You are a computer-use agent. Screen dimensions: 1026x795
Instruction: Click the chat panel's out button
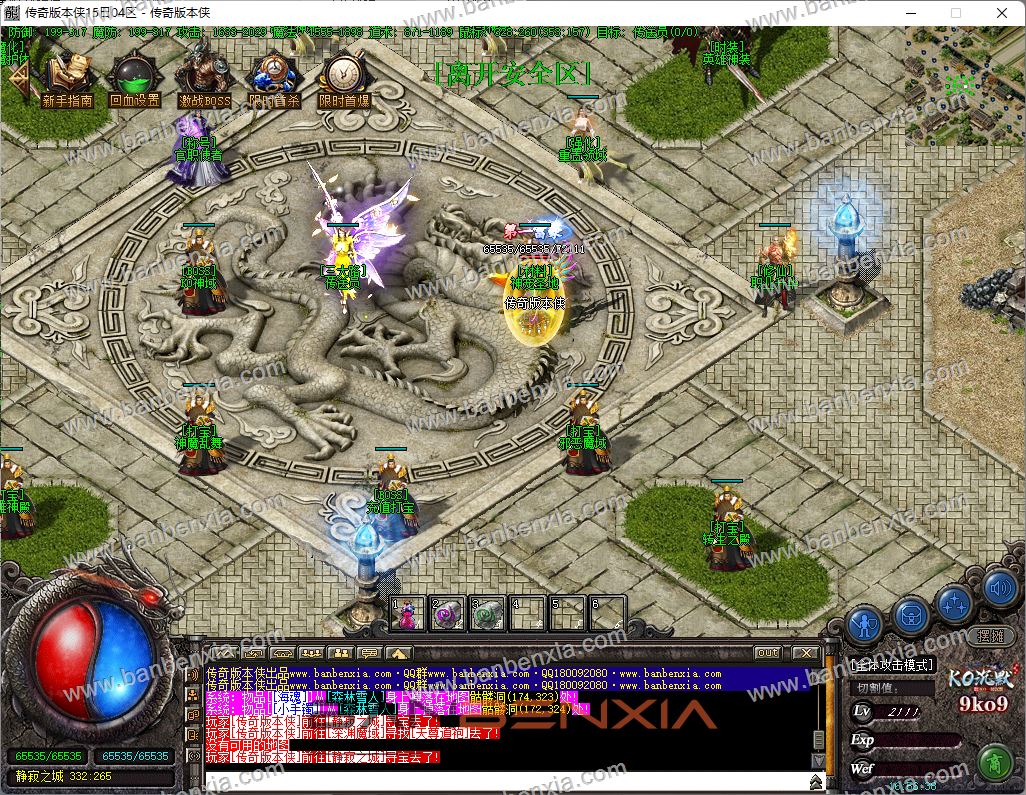[768, 653]
